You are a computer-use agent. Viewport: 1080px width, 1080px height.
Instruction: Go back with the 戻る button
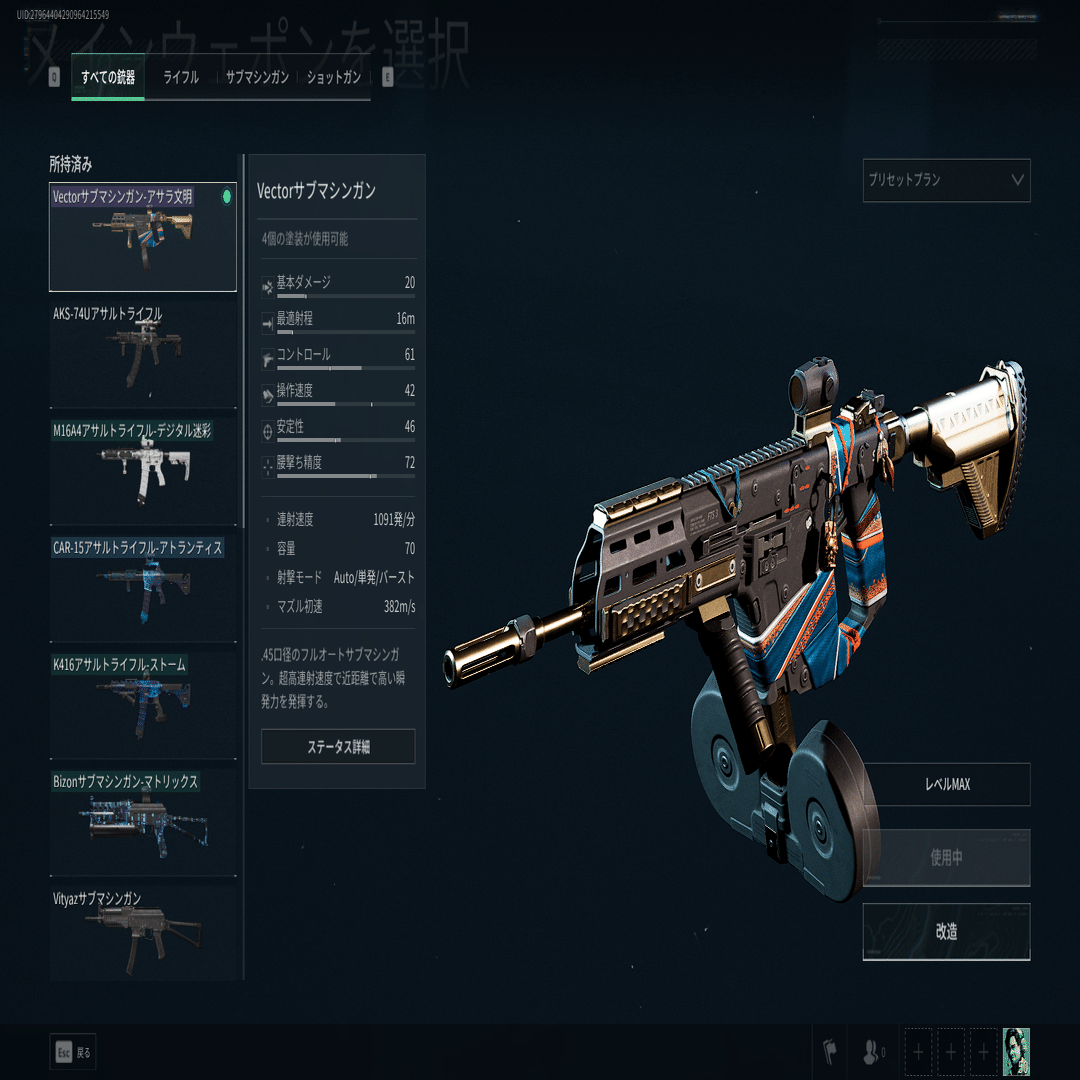(x=72, y=1052)
